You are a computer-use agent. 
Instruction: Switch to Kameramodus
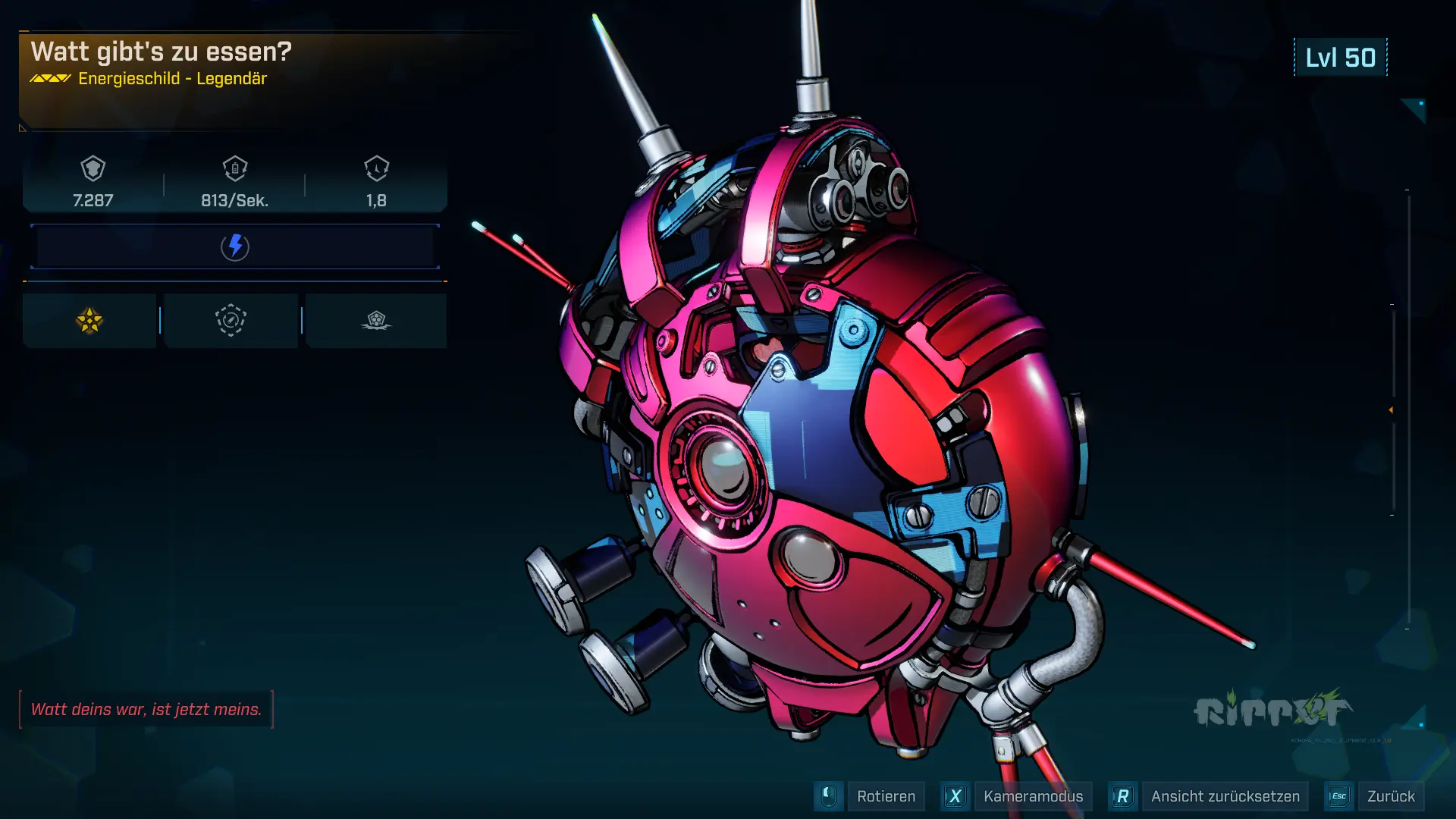tap(1032, 796)
